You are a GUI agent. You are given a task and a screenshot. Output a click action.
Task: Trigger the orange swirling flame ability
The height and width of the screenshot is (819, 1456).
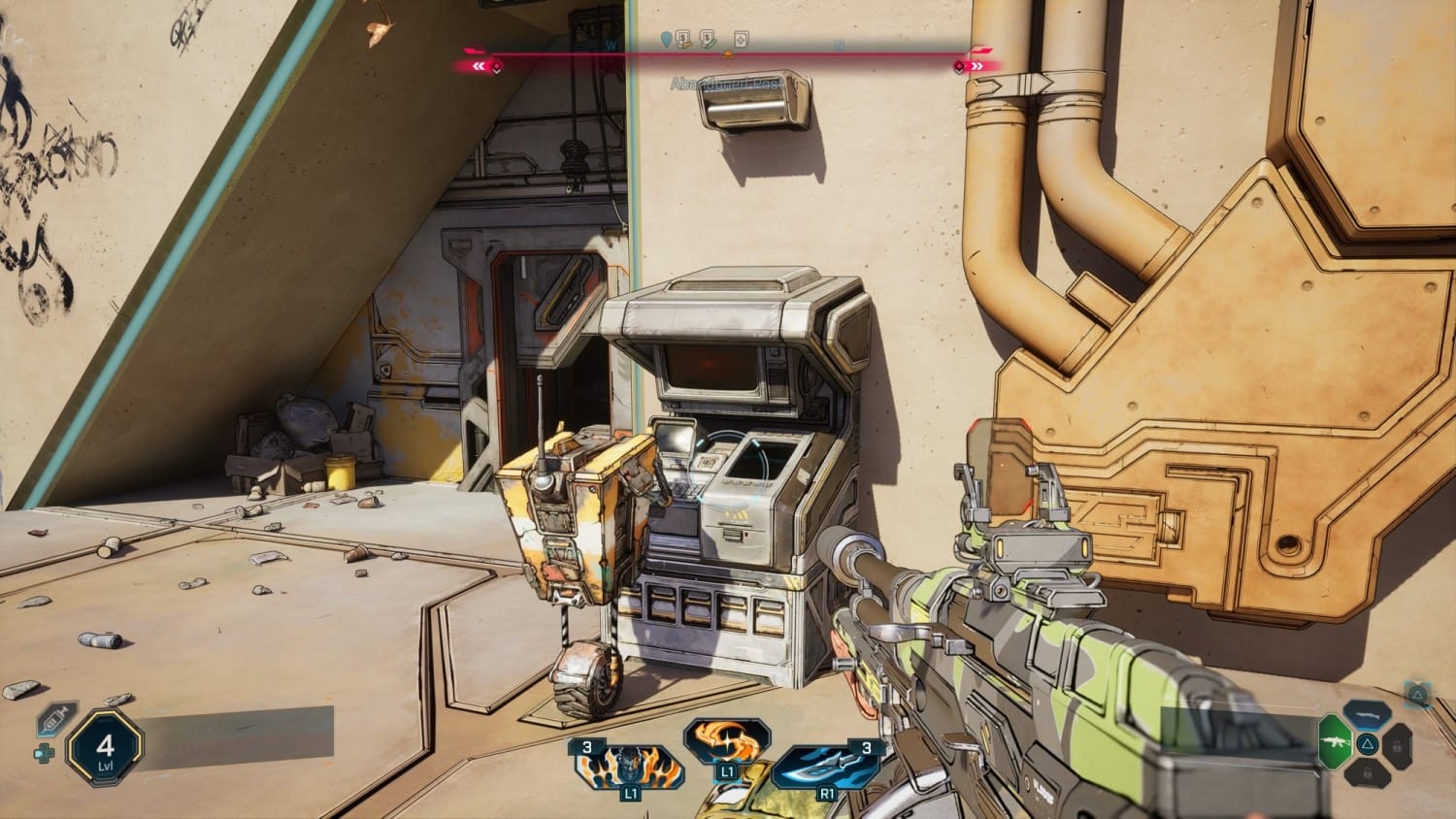(727, 742)
